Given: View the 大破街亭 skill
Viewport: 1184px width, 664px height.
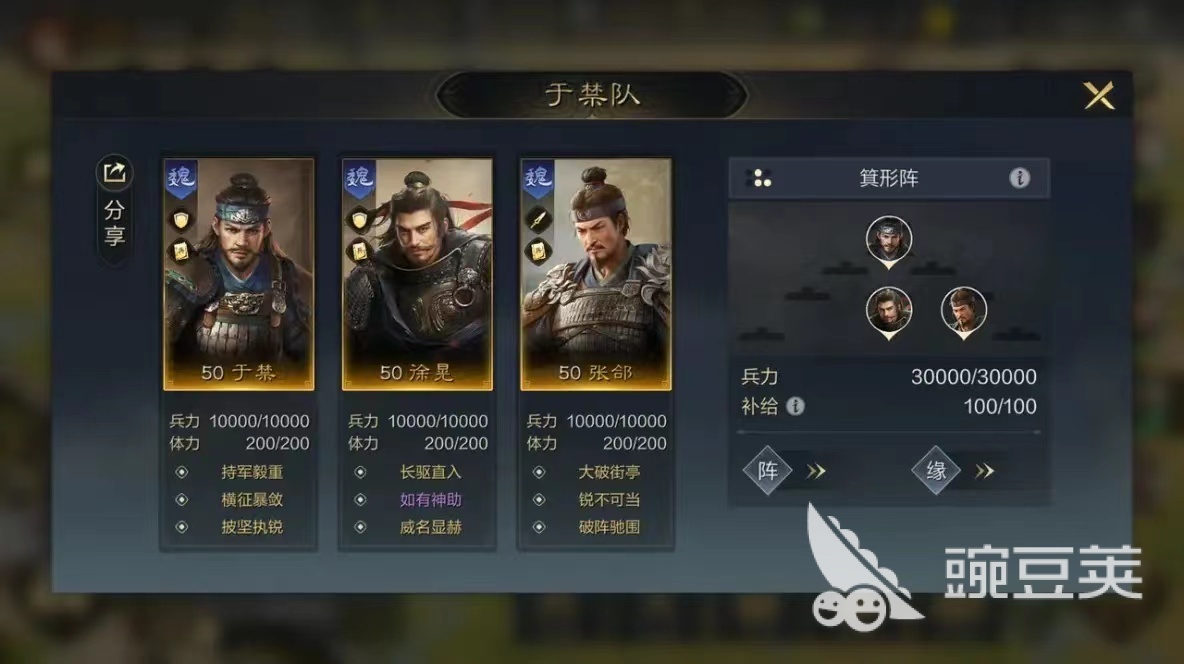Looking at the screenshot, I should 609,472.
